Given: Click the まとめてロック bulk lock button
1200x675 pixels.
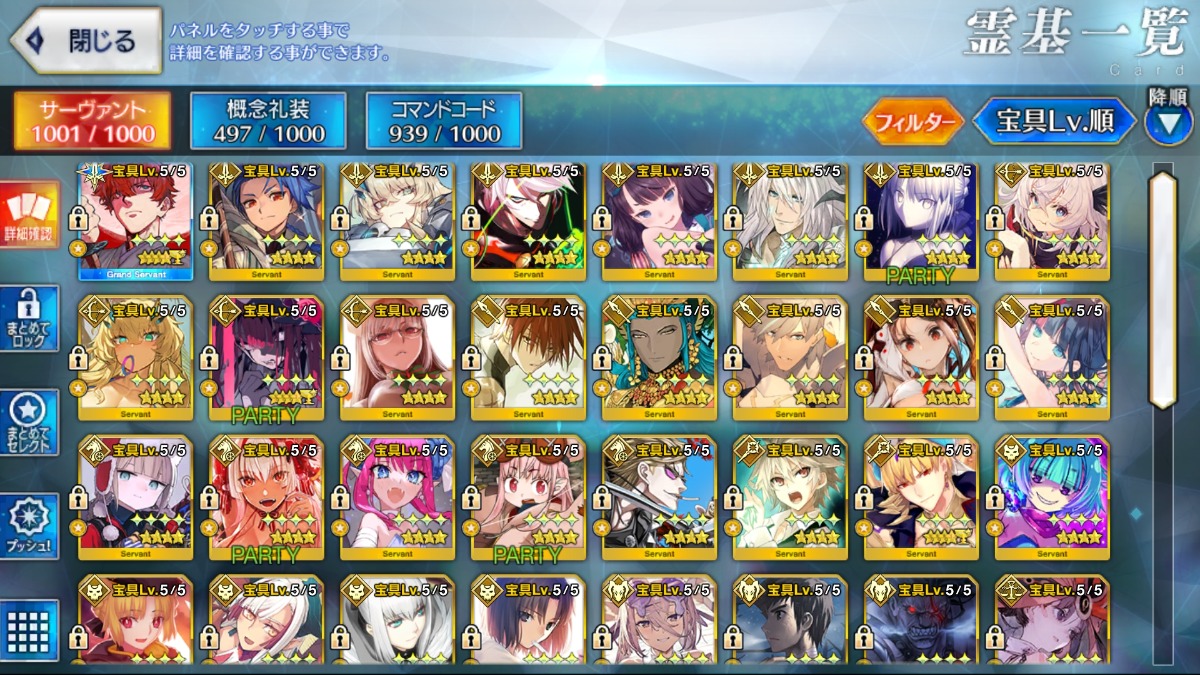Looking at the screenshot, I should click(30, 319).
